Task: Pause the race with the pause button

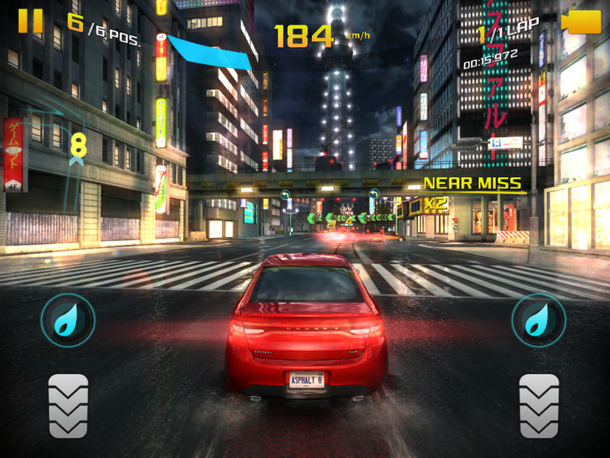Action: (31, 20)
